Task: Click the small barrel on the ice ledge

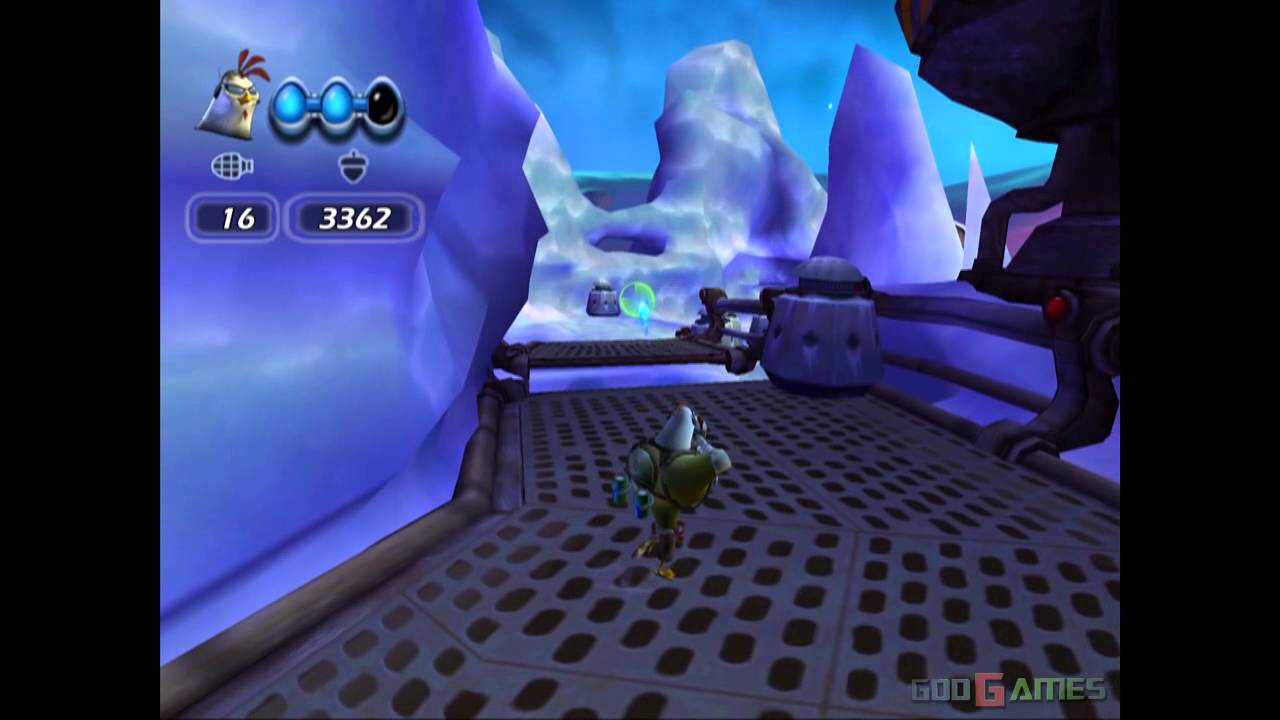Action: [x=601, y=299]
